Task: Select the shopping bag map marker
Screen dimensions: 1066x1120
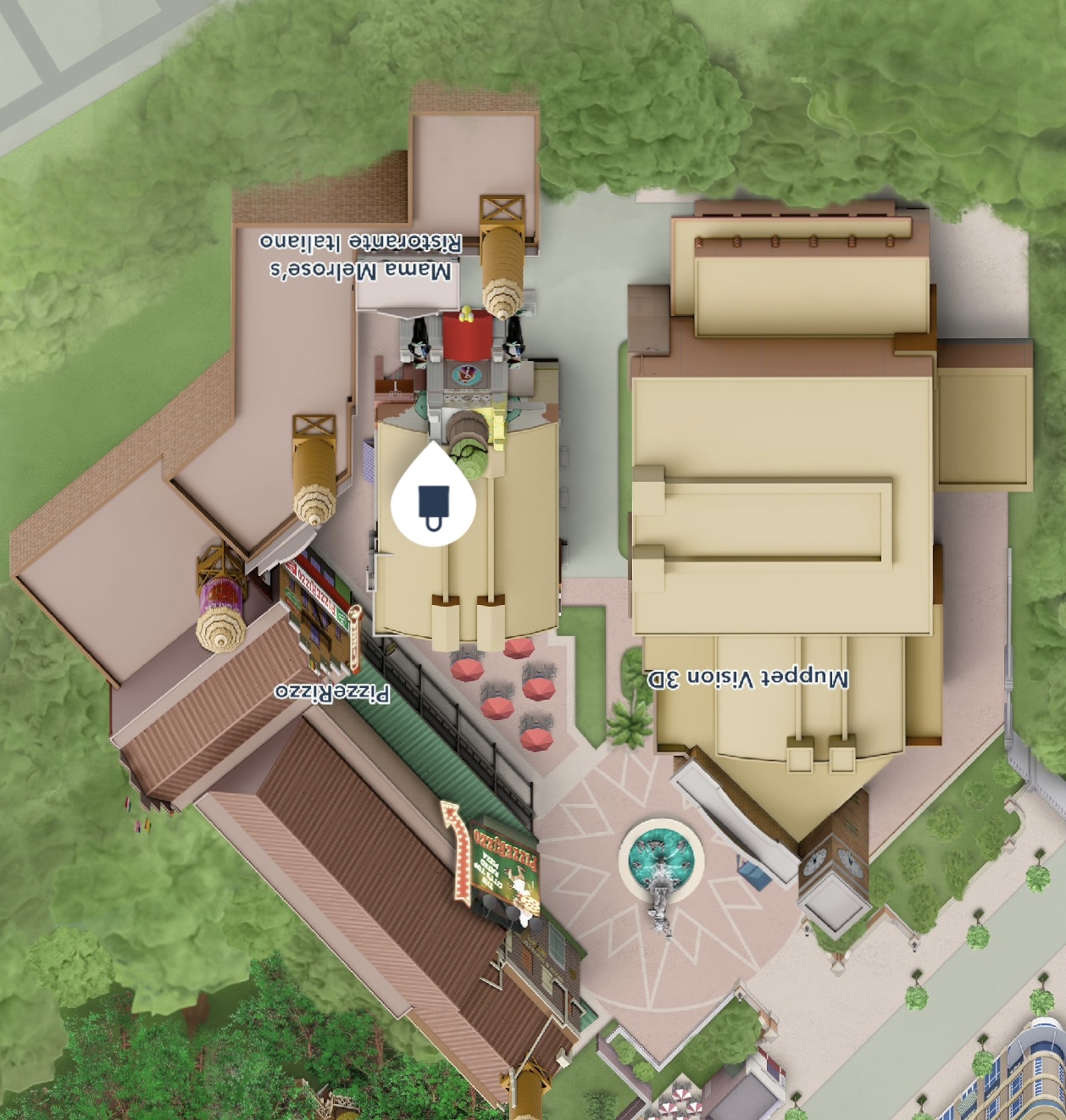Action: coord(433,501)
